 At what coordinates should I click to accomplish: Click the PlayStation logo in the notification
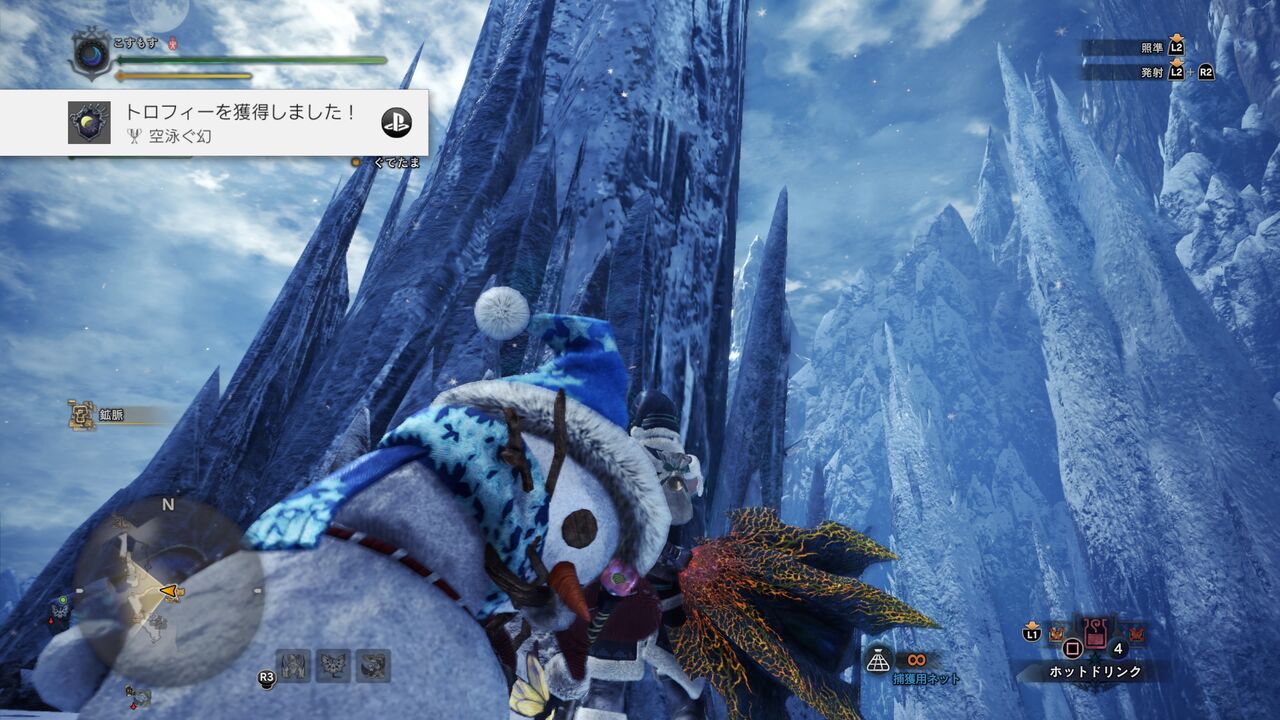click(x=398, y=120)
